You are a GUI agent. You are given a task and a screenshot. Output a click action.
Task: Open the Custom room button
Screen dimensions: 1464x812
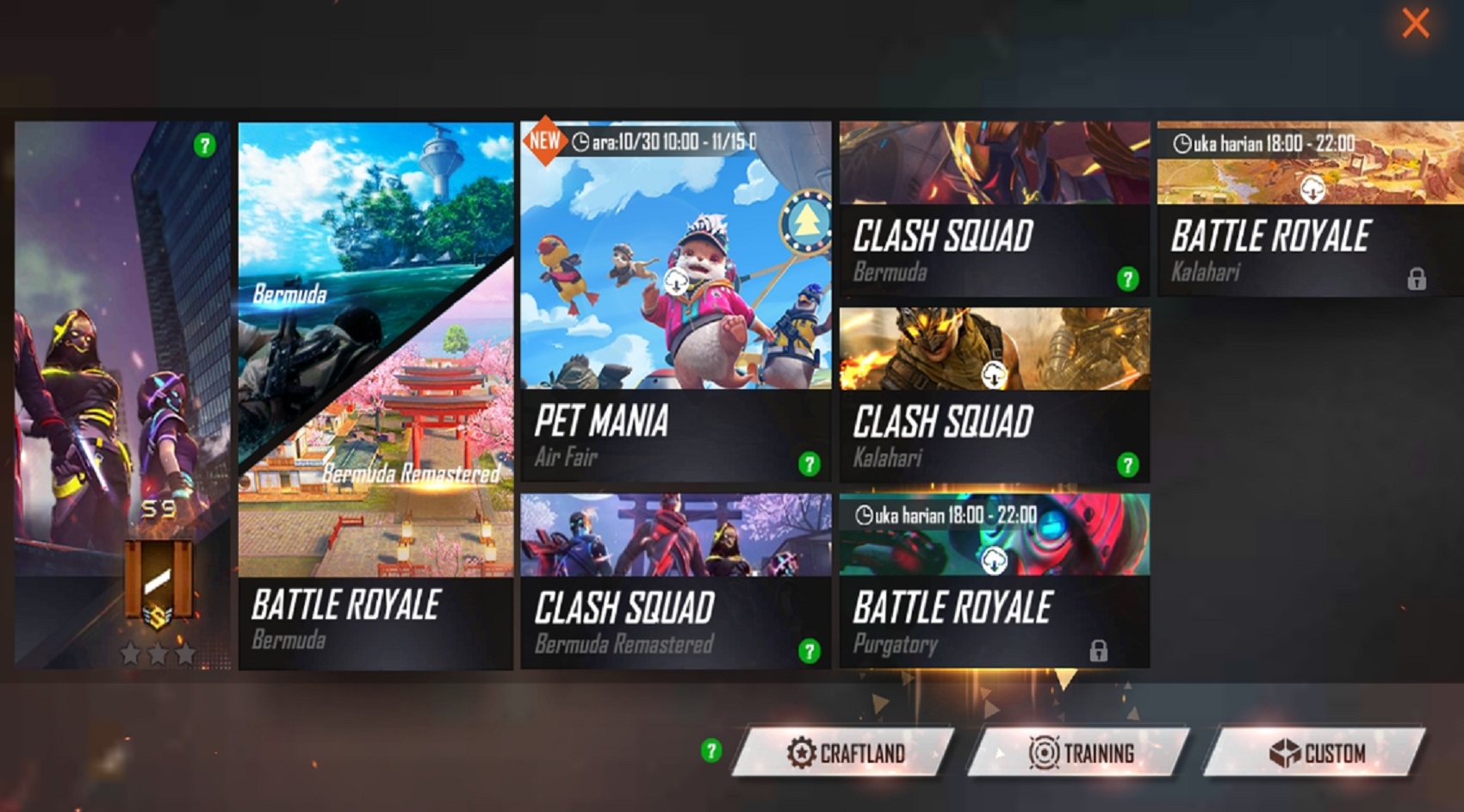click(1317, 753)
